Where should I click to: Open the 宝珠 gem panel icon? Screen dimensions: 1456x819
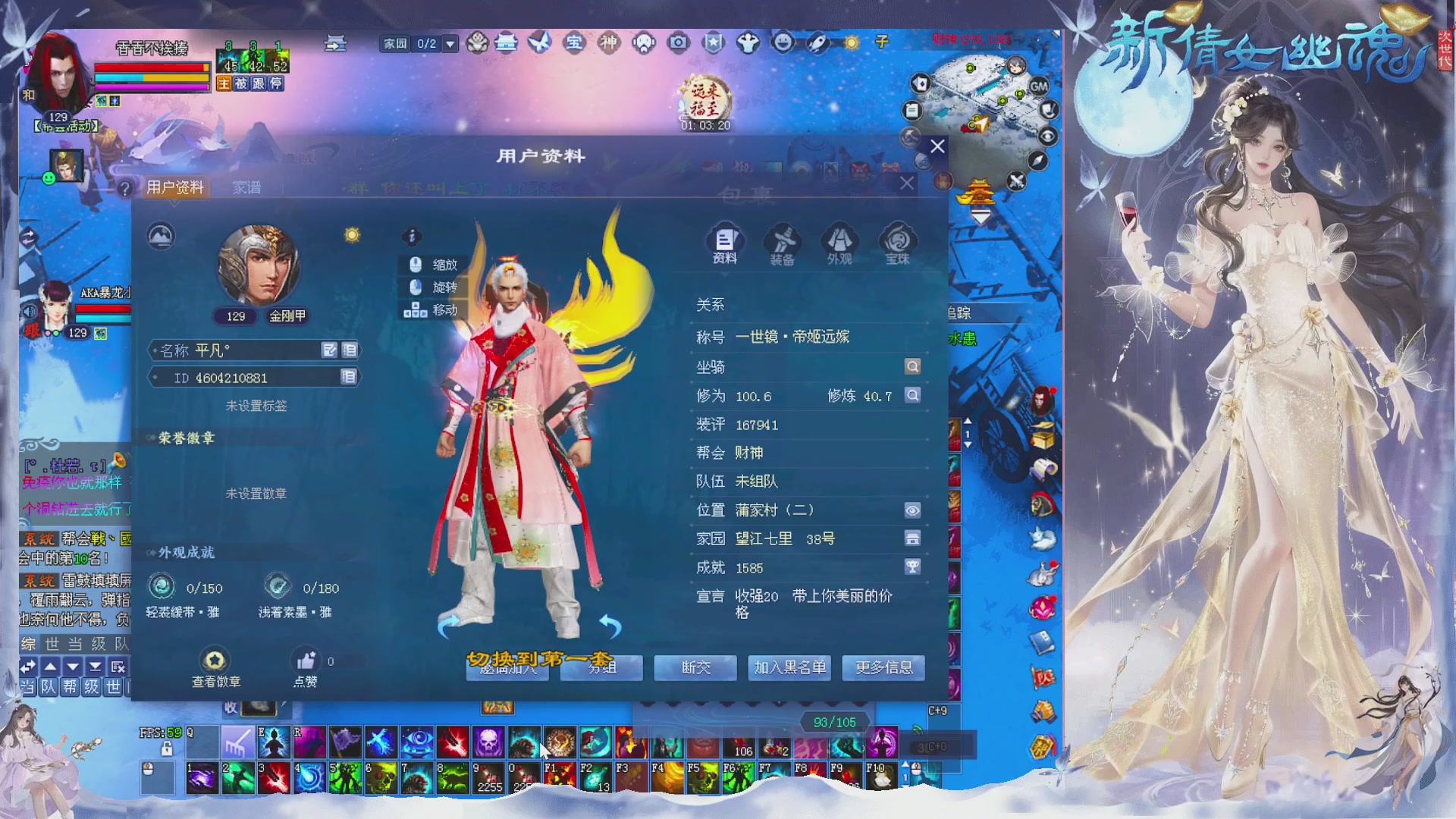[896, 241]
